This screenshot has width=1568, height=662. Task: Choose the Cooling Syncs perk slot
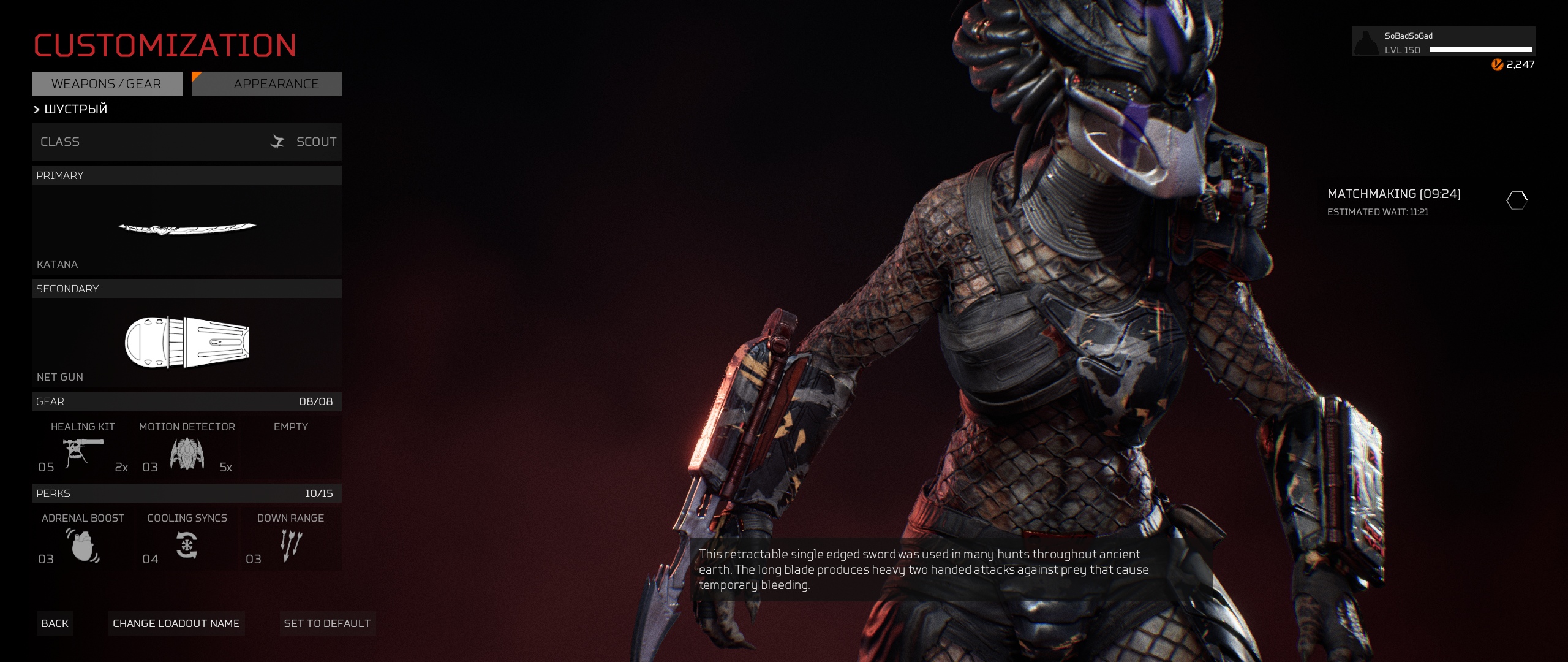click(187, 541)
